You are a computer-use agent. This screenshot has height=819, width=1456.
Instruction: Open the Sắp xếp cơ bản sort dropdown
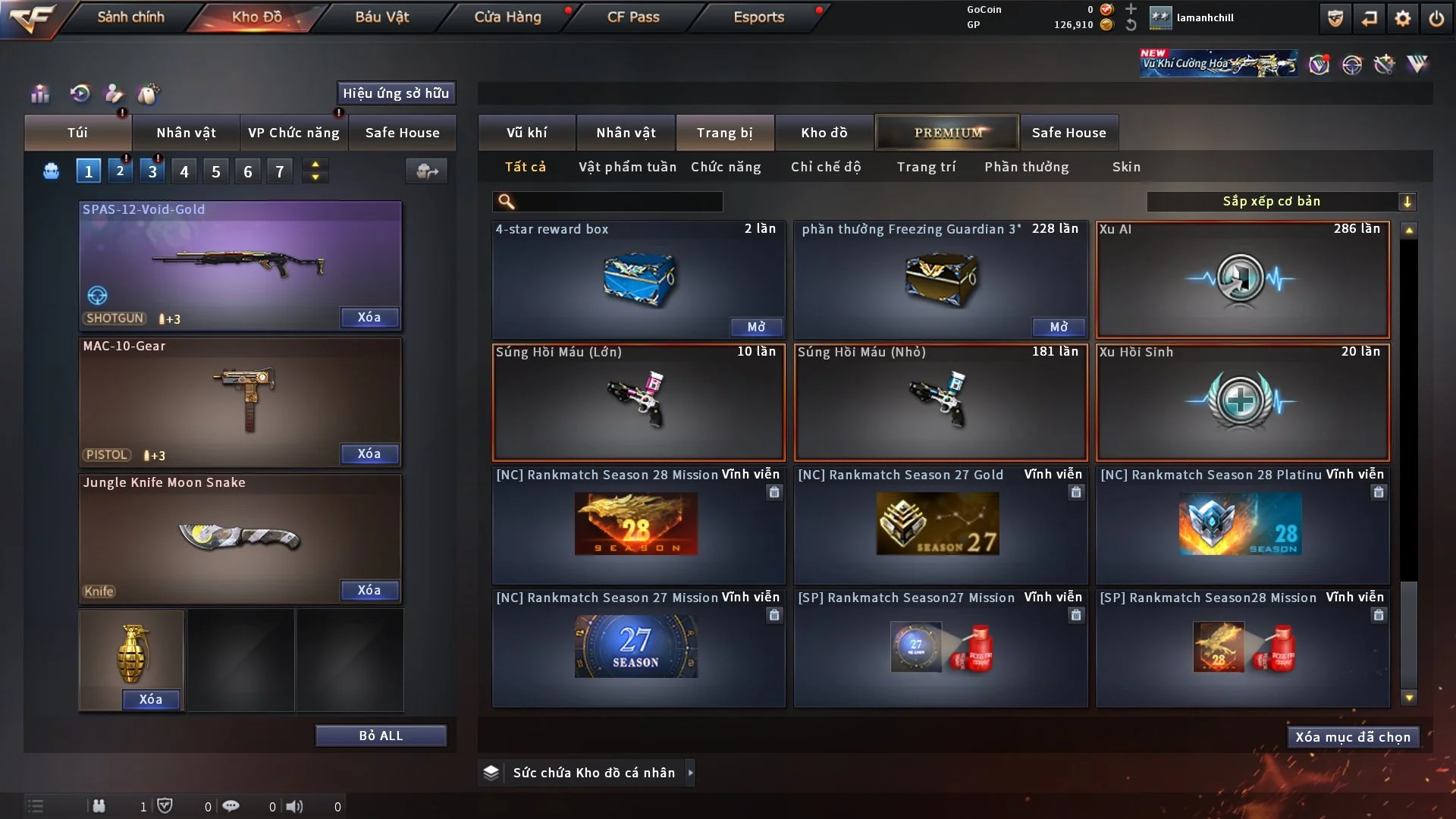pyautogui.click(x=1280, y=202)
